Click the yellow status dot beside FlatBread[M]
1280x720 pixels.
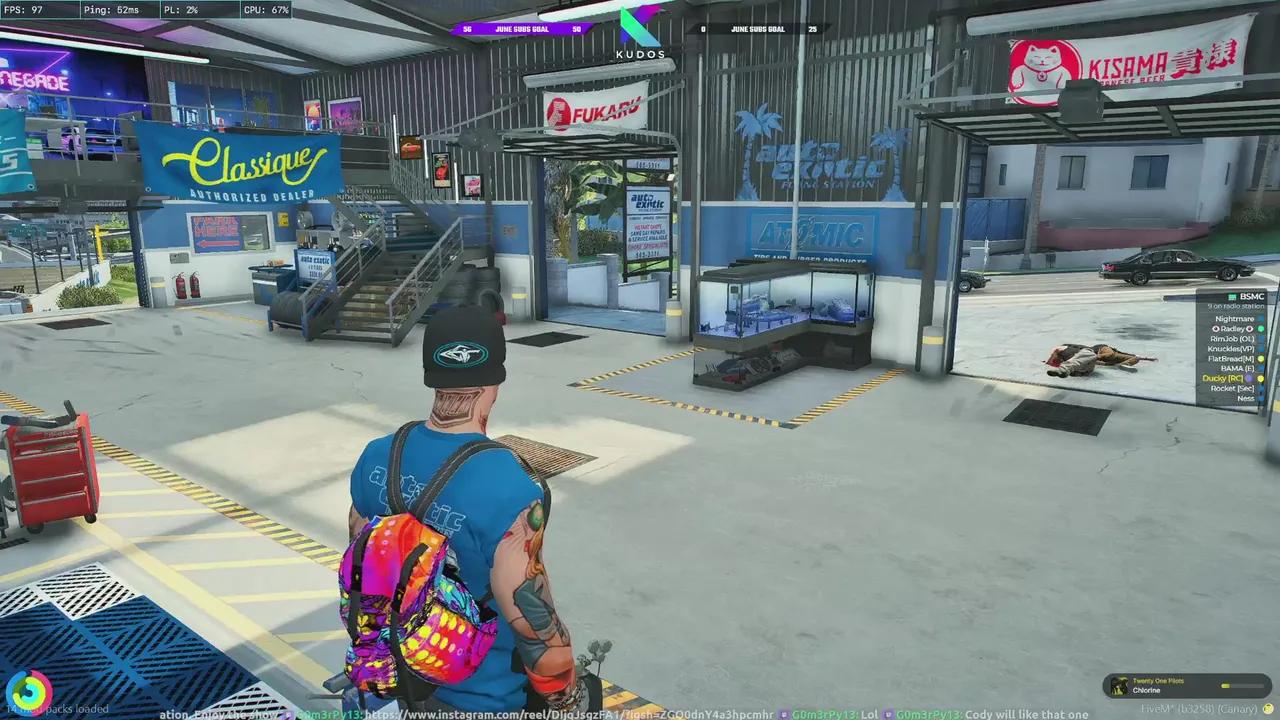1260,358
